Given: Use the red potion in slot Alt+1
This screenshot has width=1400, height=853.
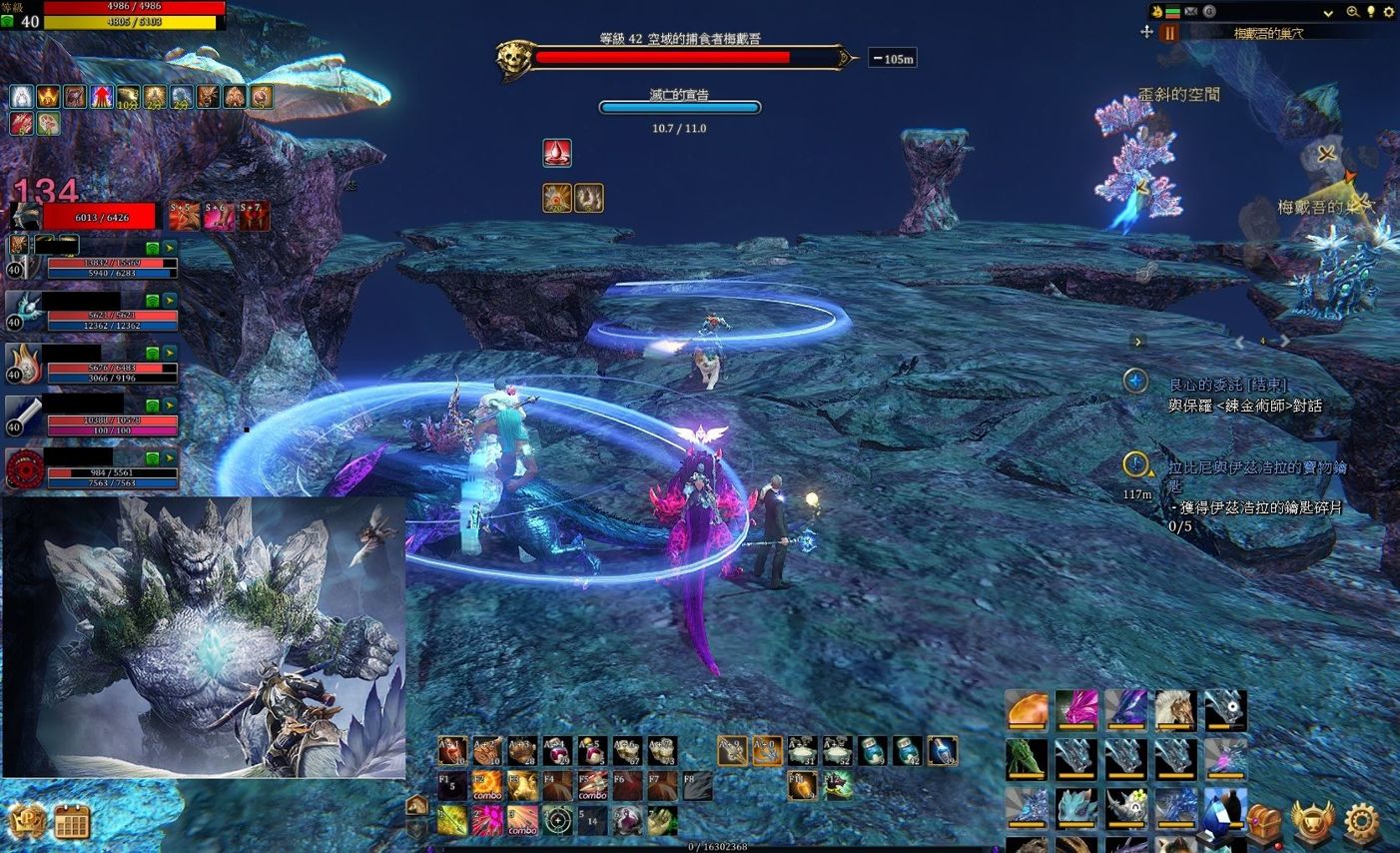Looking at the screenshot, I should (452, 751).
